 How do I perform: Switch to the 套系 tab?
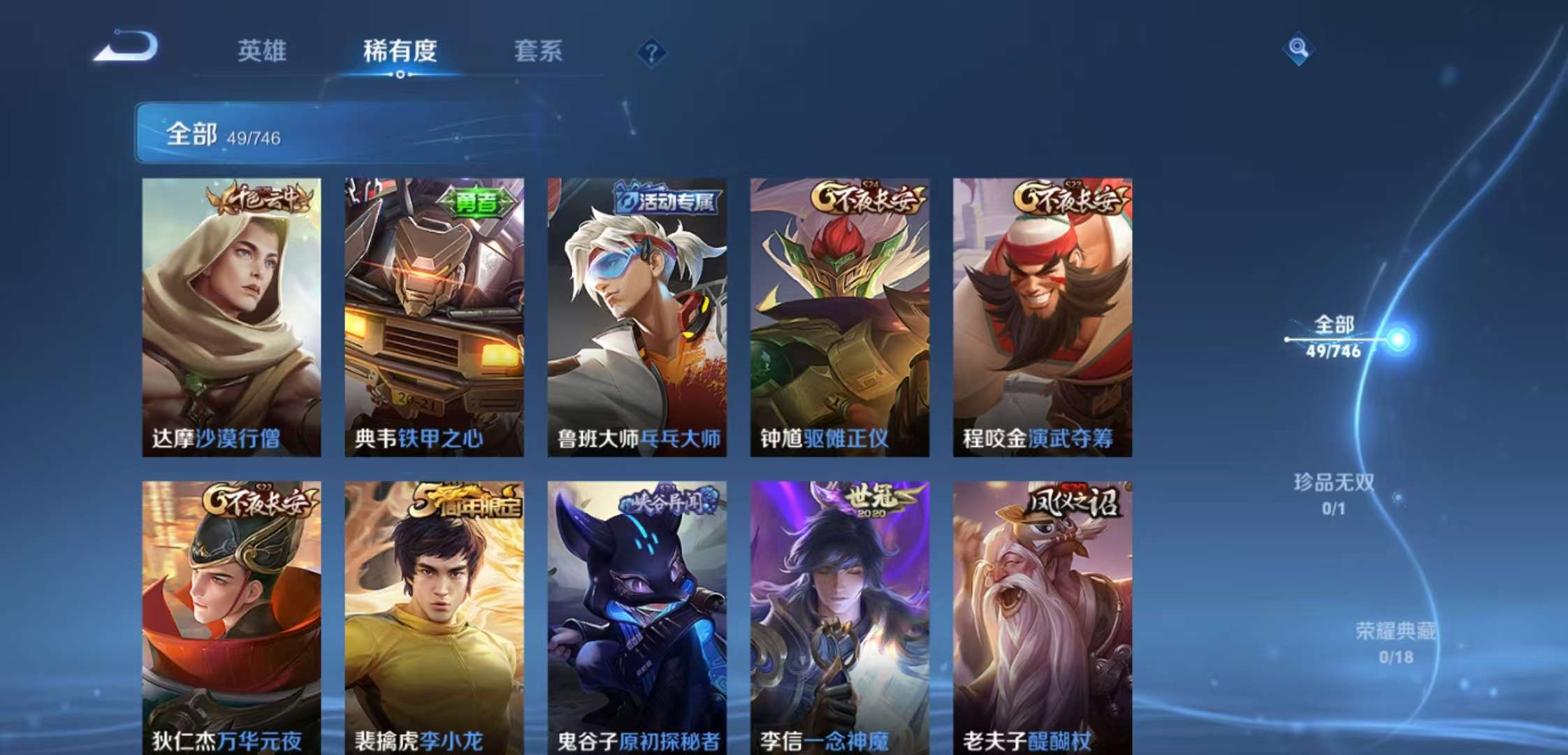click(x=539, y=50)
